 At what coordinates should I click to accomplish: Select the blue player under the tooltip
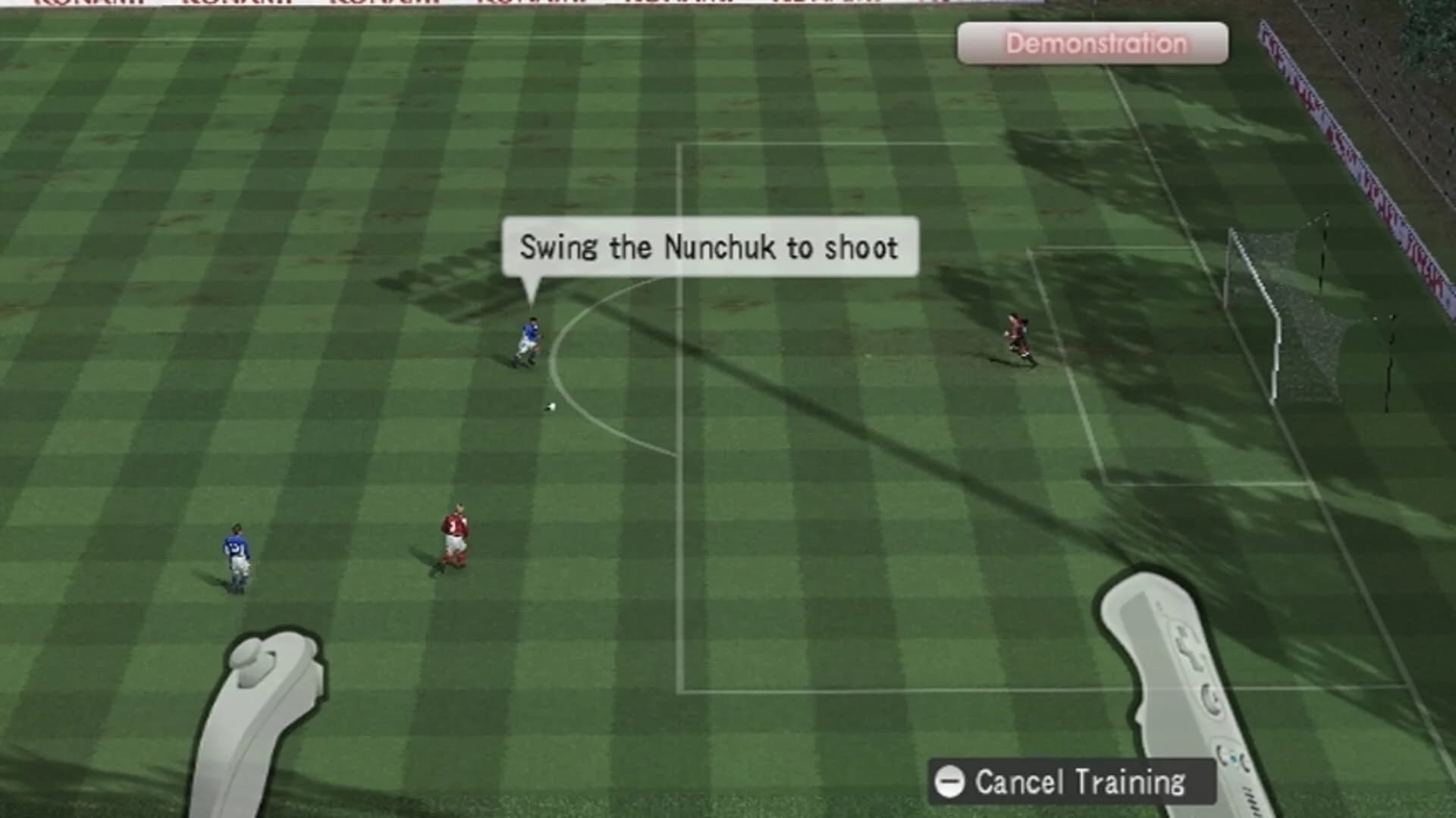529,337
